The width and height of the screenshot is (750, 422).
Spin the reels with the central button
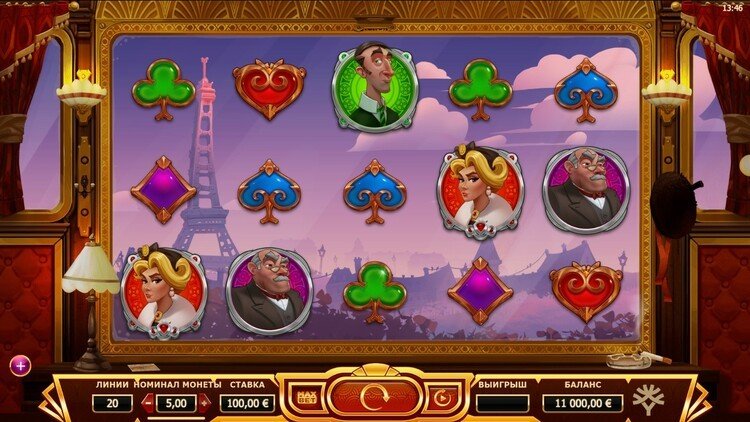pos(373,397)
